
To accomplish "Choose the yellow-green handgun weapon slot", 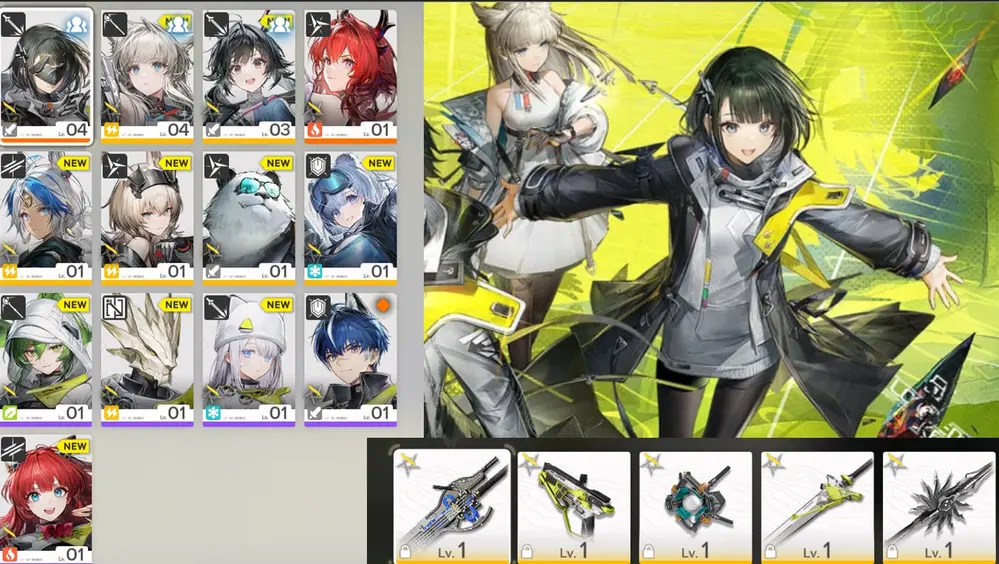I will click(x=573, y=506).
